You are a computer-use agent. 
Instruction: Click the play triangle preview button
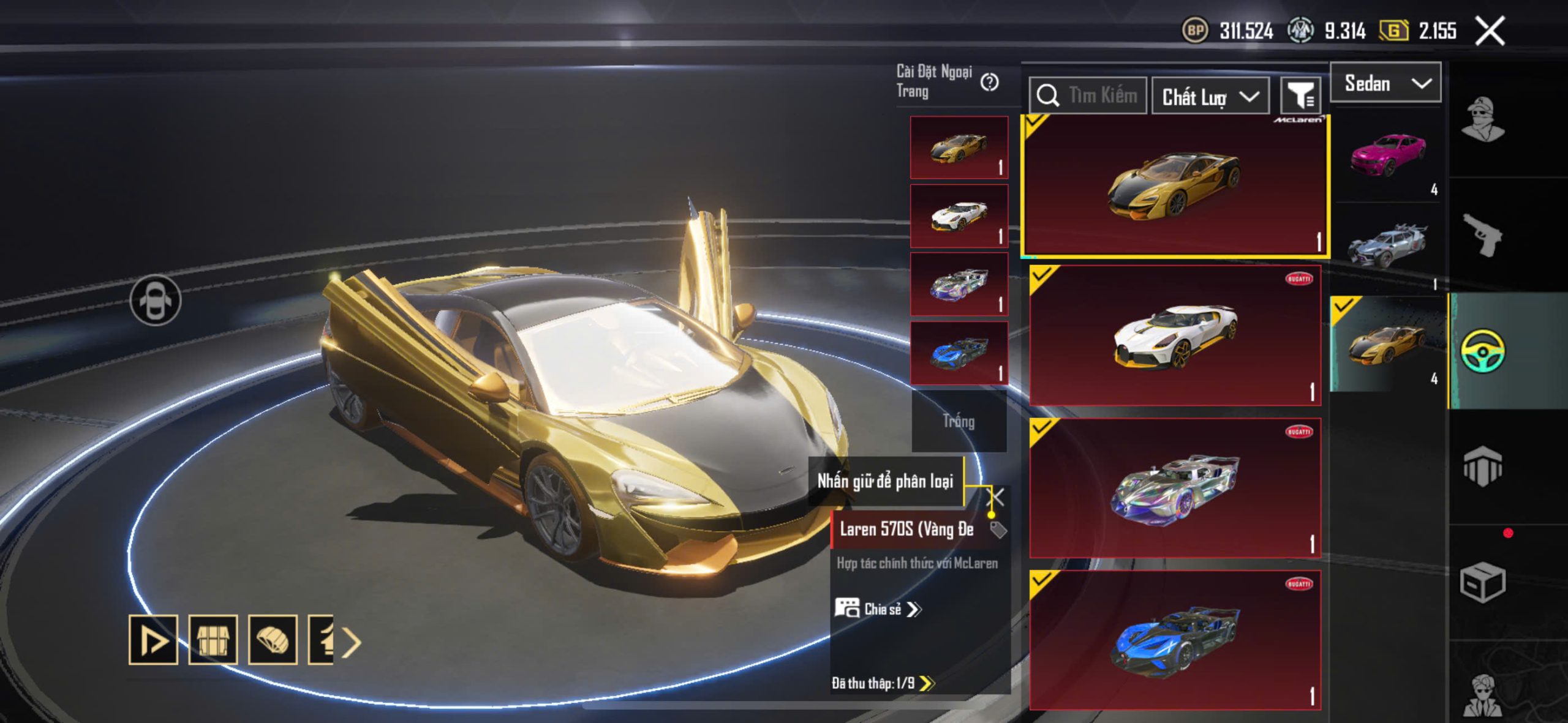[x=153, y=640]
